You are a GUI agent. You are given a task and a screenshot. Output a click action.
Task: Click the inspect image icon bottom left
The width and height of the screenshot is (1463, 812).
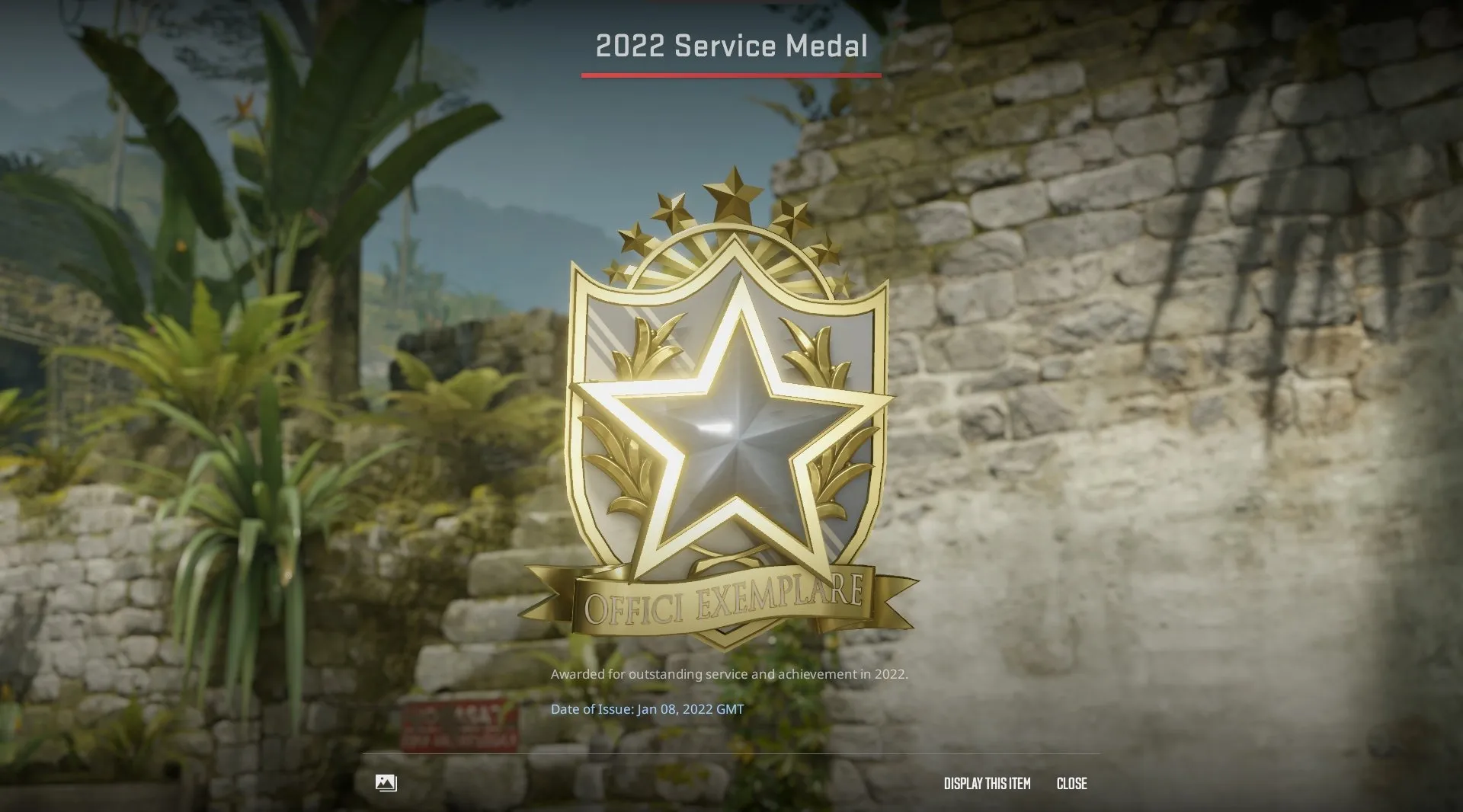386,783
